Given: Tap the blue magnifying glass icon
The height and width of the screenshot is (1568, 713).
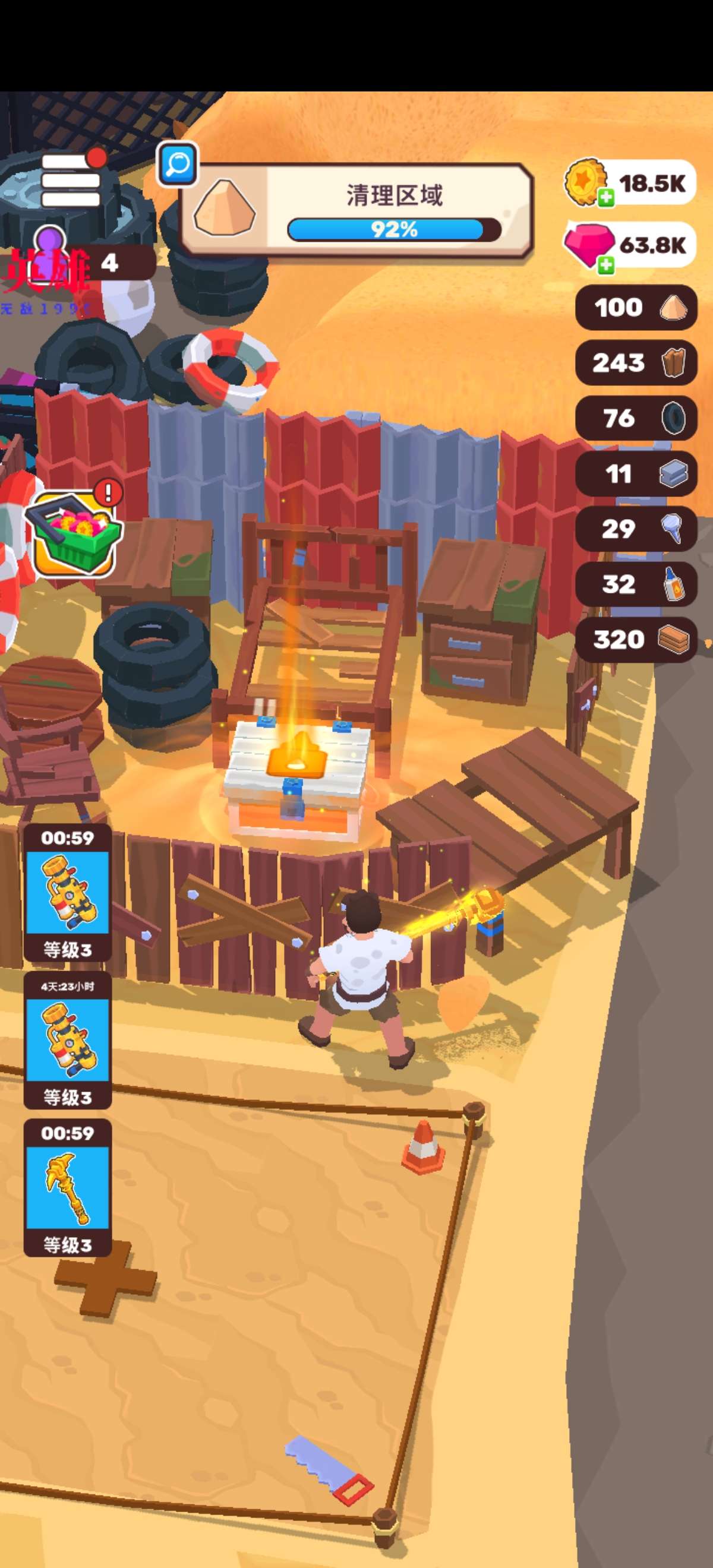Looking at the screenshot, I should click(177, 164).
